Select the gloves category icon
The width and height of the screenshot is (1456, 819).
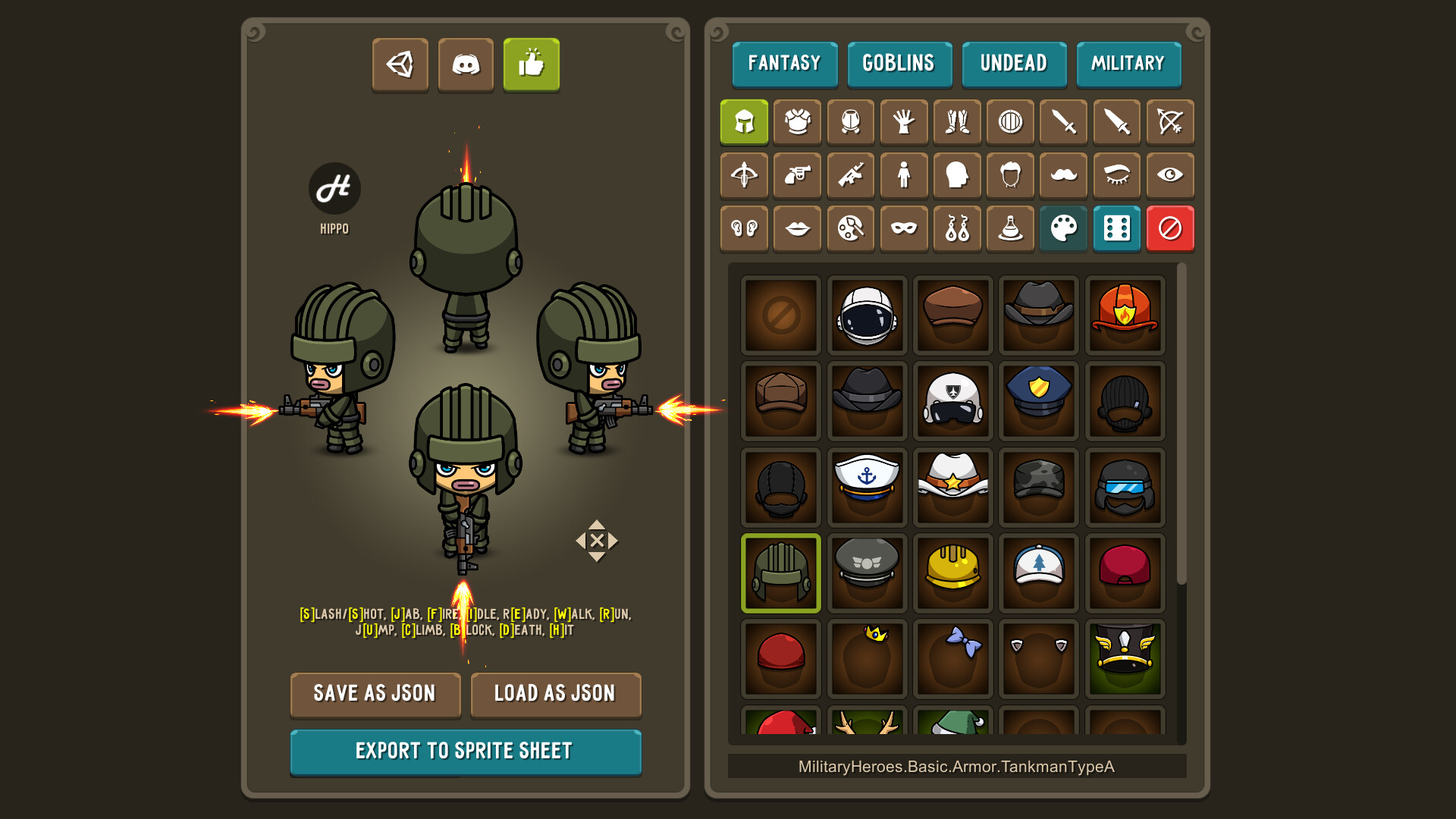tap(903, 122)
